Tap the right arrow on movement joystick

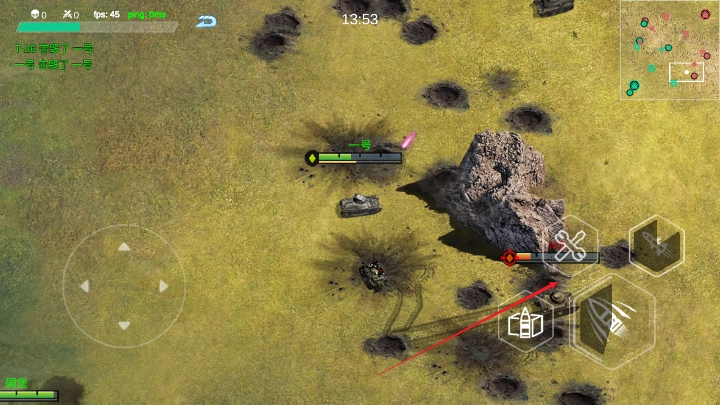164,286
